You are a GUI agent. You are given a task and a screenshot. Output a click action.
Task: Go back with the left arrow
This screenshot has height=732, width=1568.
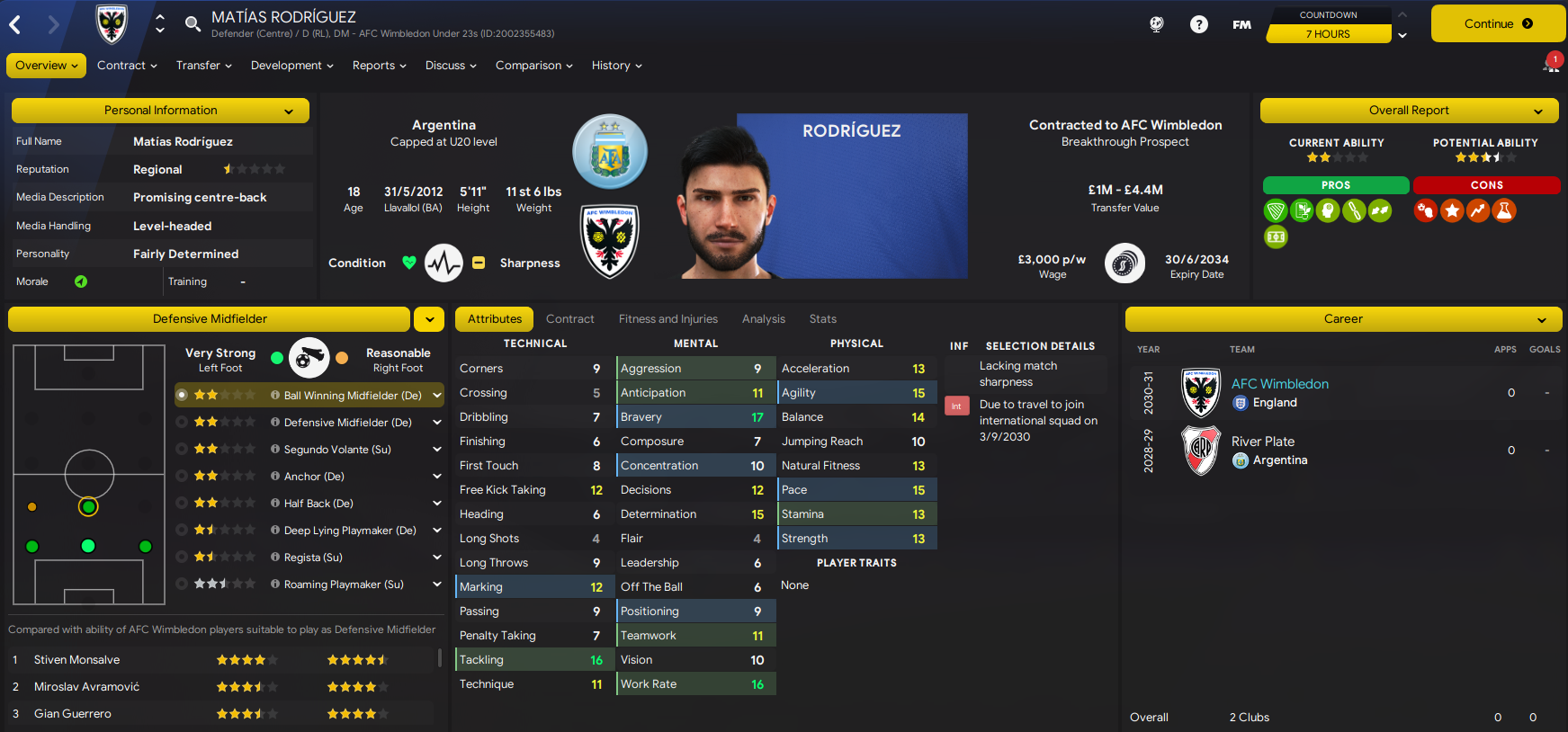[x=15, y=24]
